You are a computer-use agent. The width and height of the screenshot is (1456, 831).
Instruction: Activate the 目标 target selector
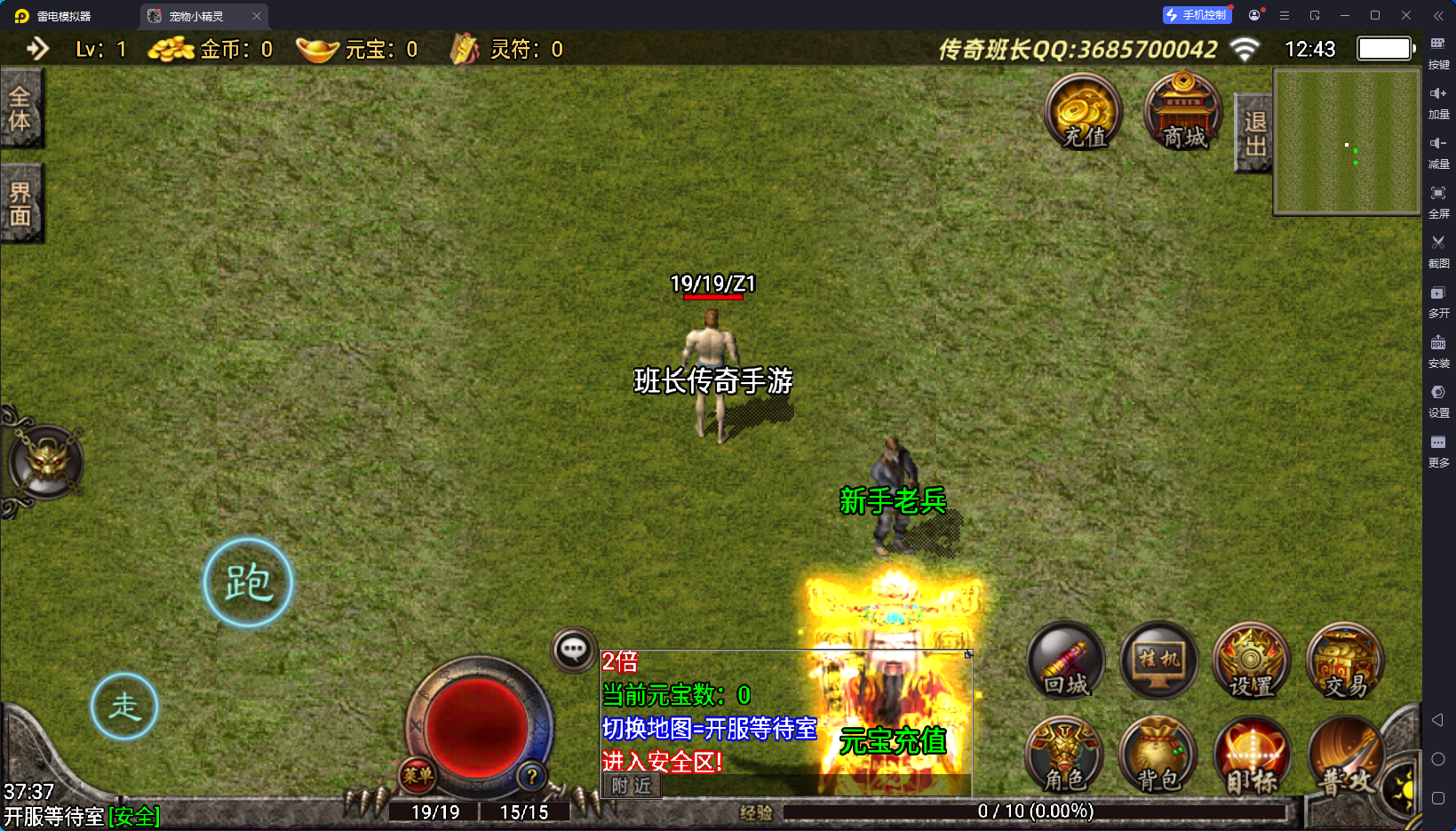coord(1251,756)
